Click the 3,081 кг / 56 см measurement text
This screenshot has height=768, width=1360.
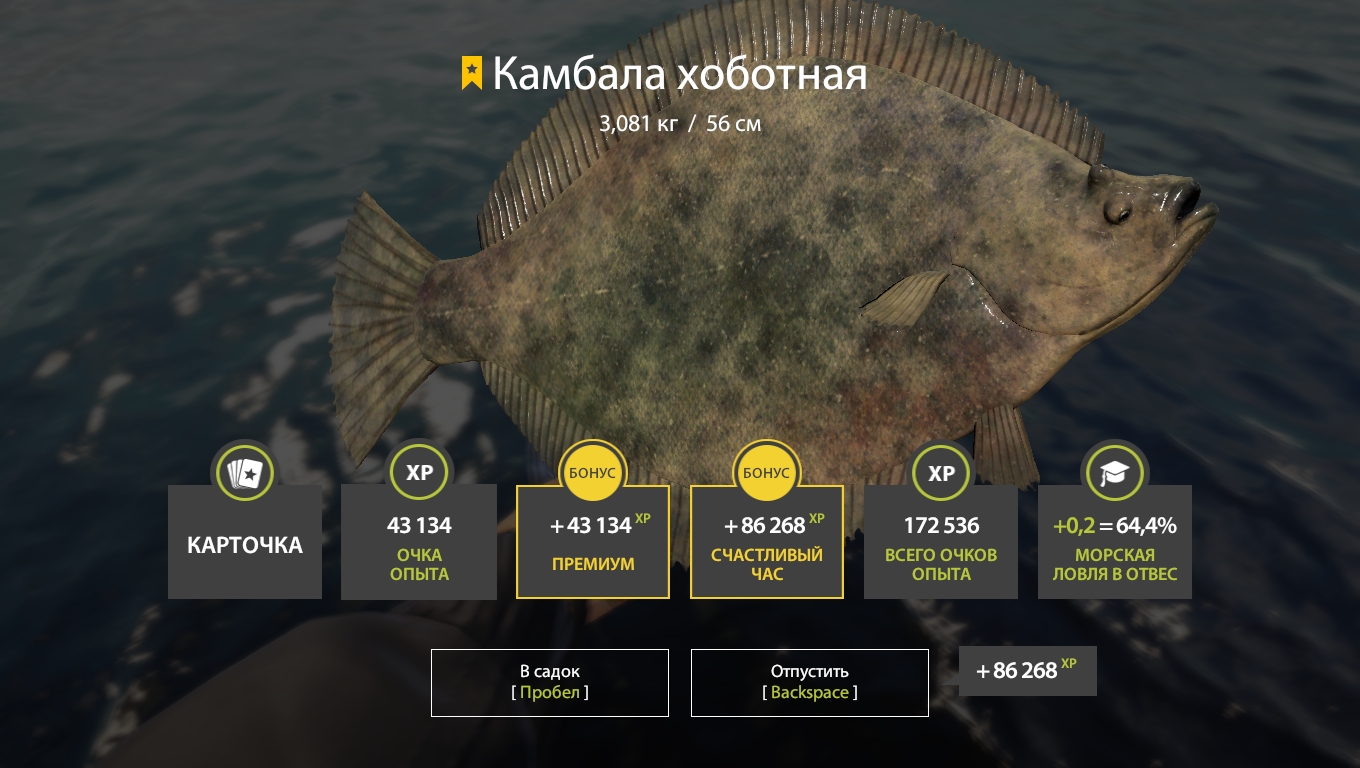pyautogui.click(x=680, y=123)
